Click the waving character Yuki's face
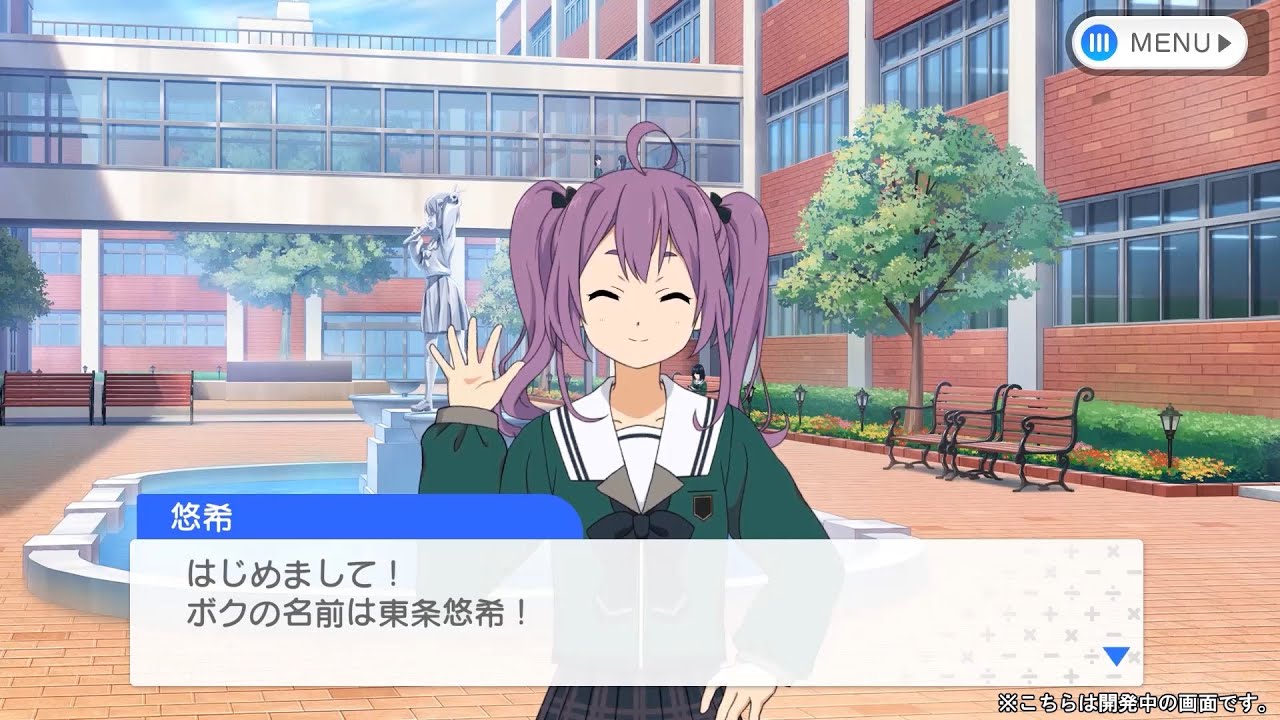Screen dimensions: 1280x720 pyautogui.click(x=640, y=310)
